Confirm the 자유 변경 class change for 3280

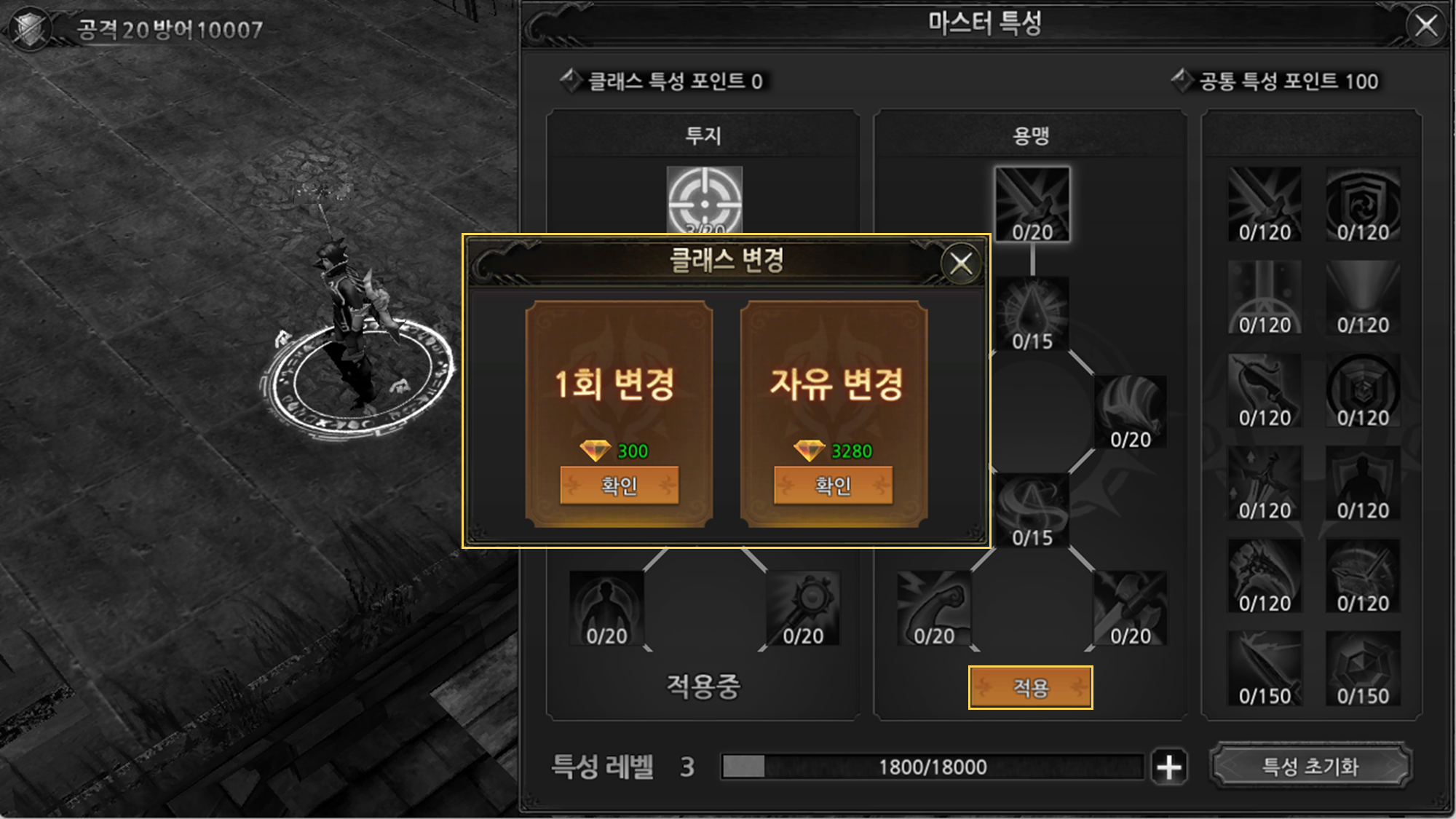click(x=833, y=485)
